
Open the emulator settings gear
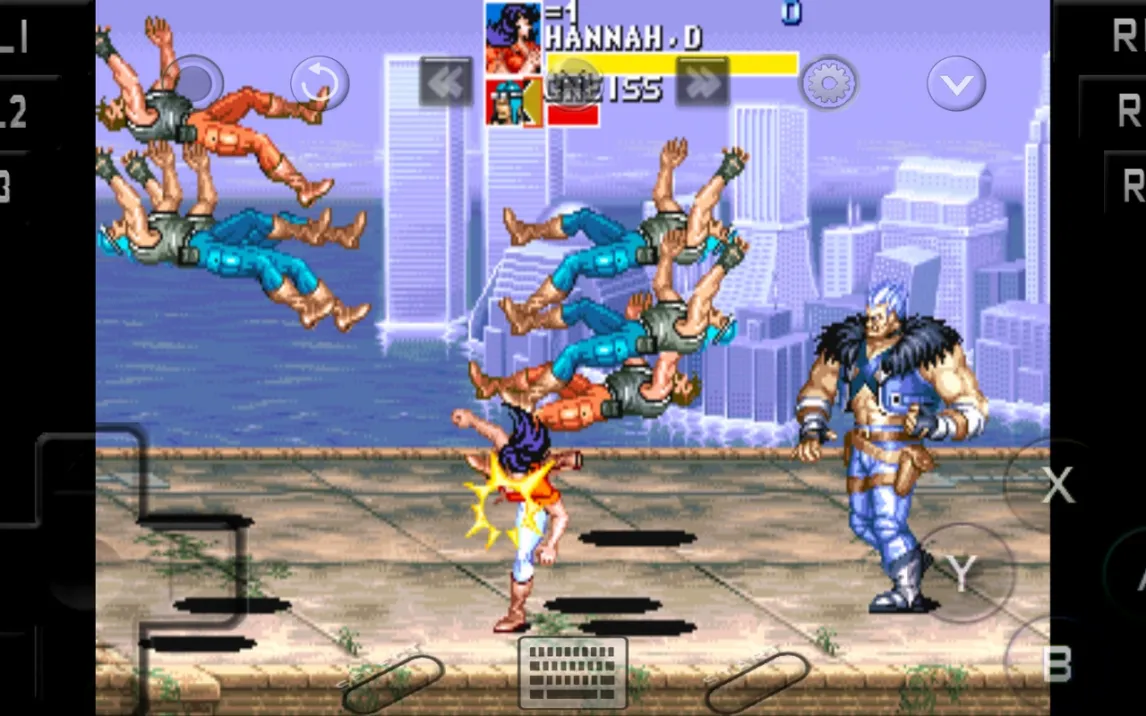(x=829, y=83)
